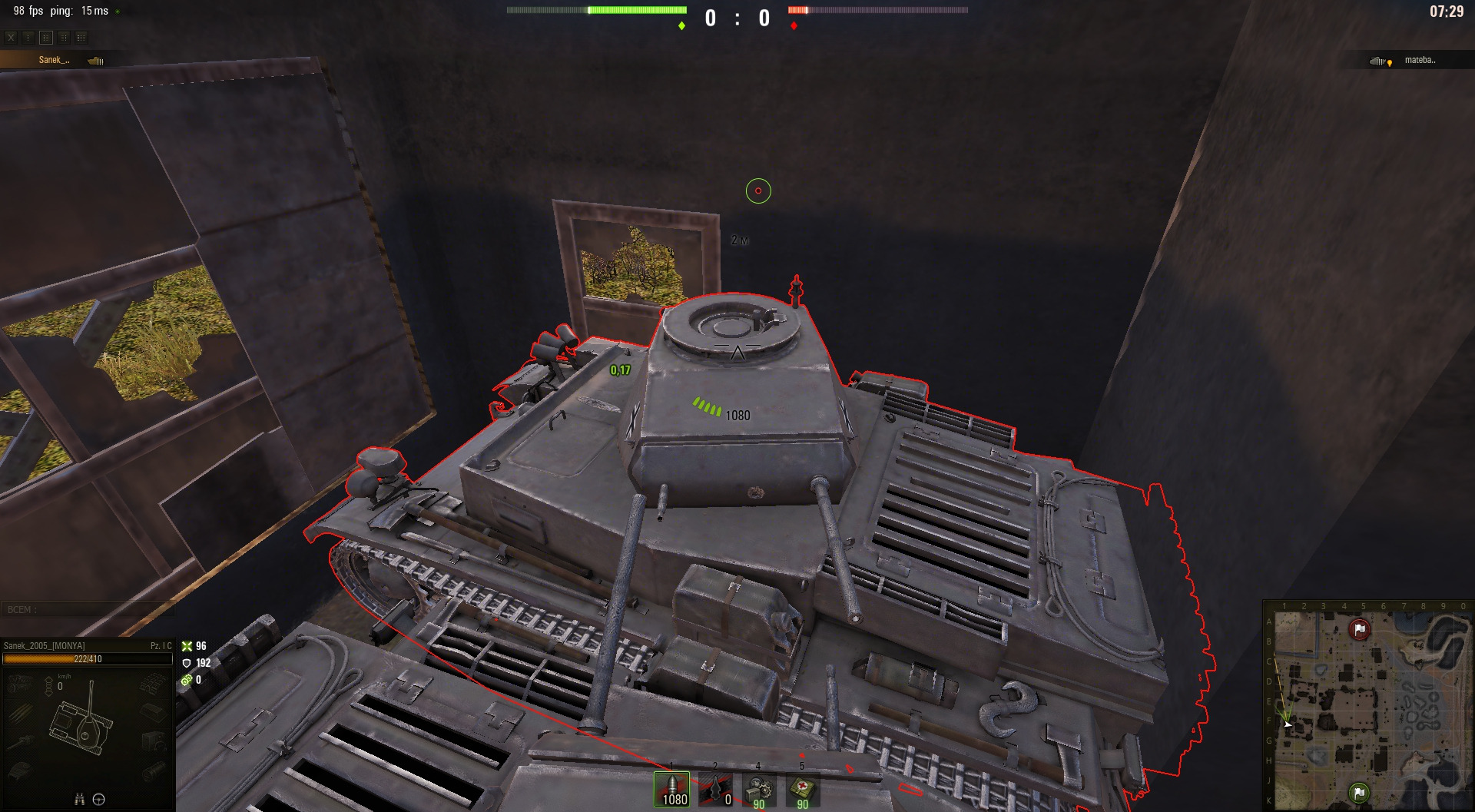Screen dimensions: 1475x812
Task: Click the green allied base flag on the minimap
Action: (1359, 791)
